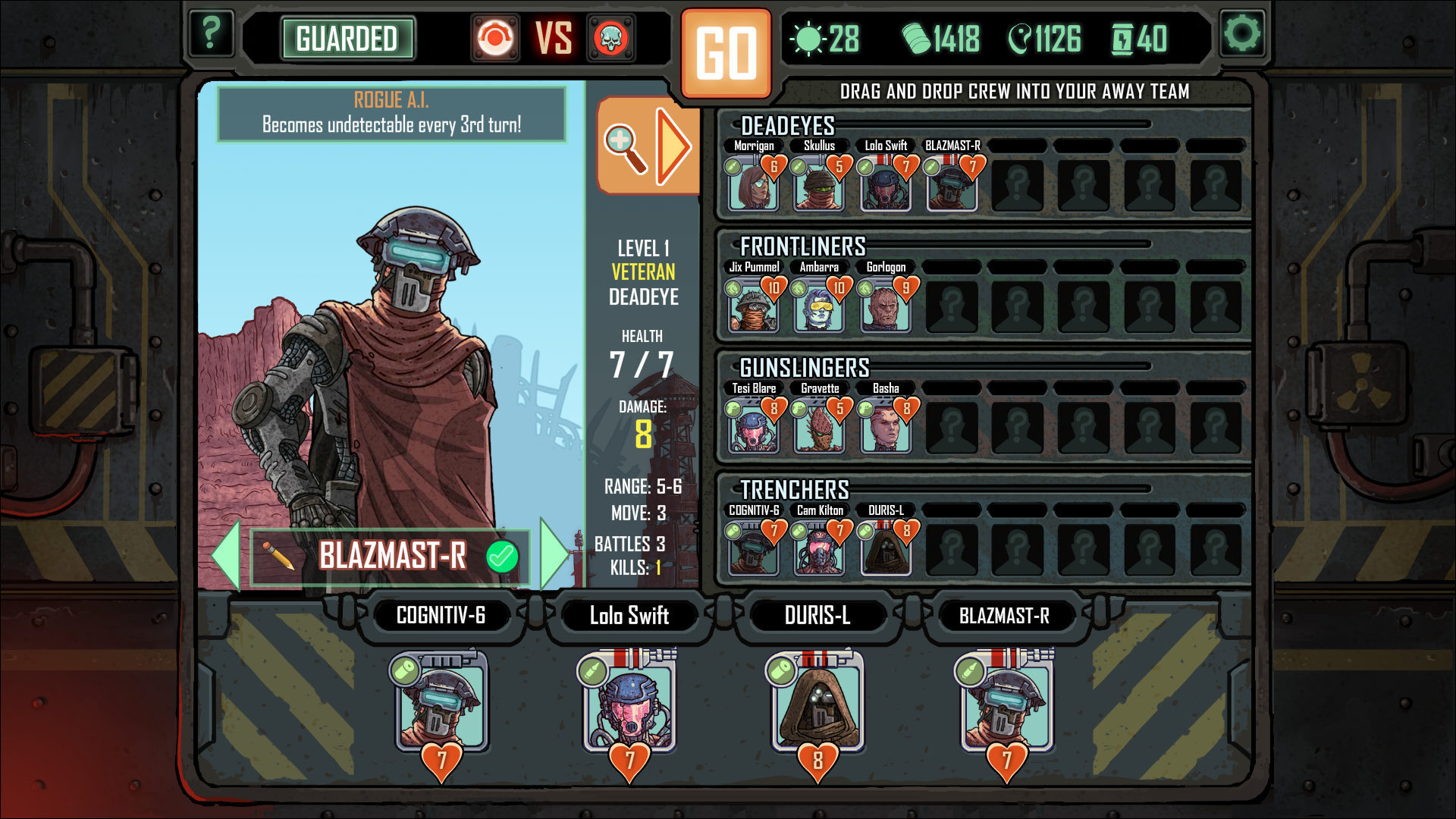Choose Tesi Blare from the Gunslingers
Image resolution: width=1456 pixels, height=819 pixels.
click(753, 428)
